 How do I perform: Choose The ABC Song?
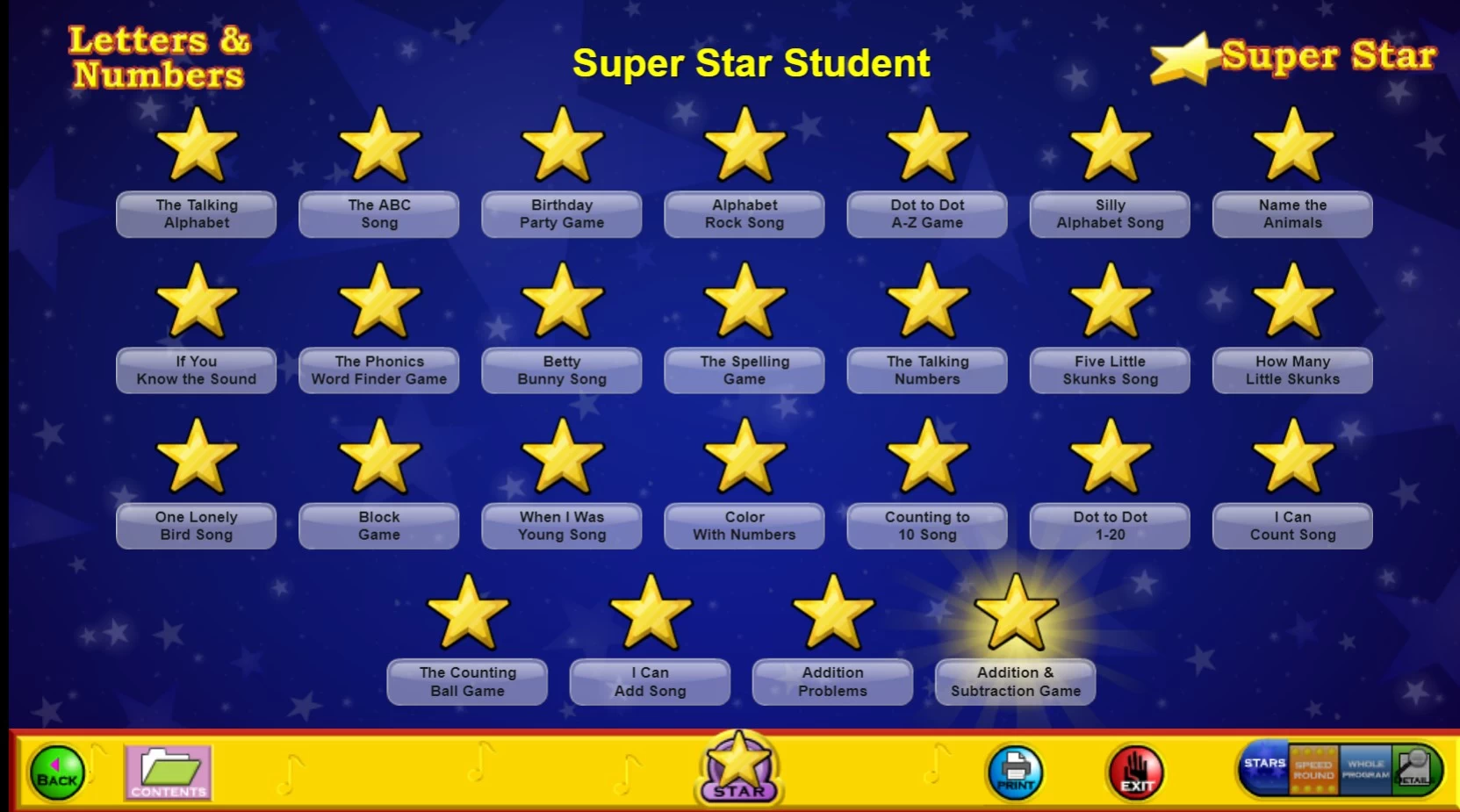click(x=379, y=214)
